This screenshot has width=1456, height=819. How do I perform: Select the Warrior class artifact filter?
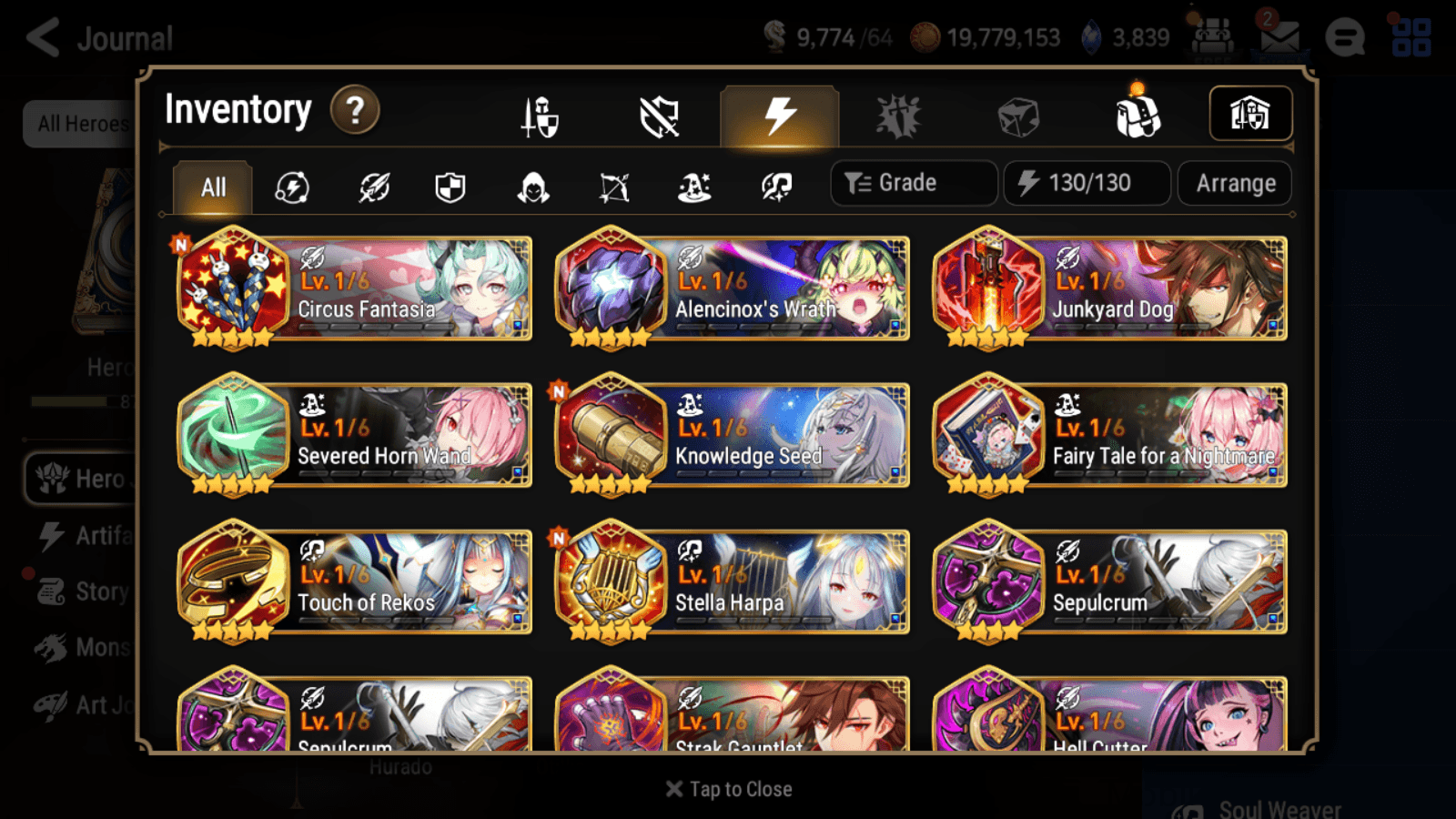(373, 187)
